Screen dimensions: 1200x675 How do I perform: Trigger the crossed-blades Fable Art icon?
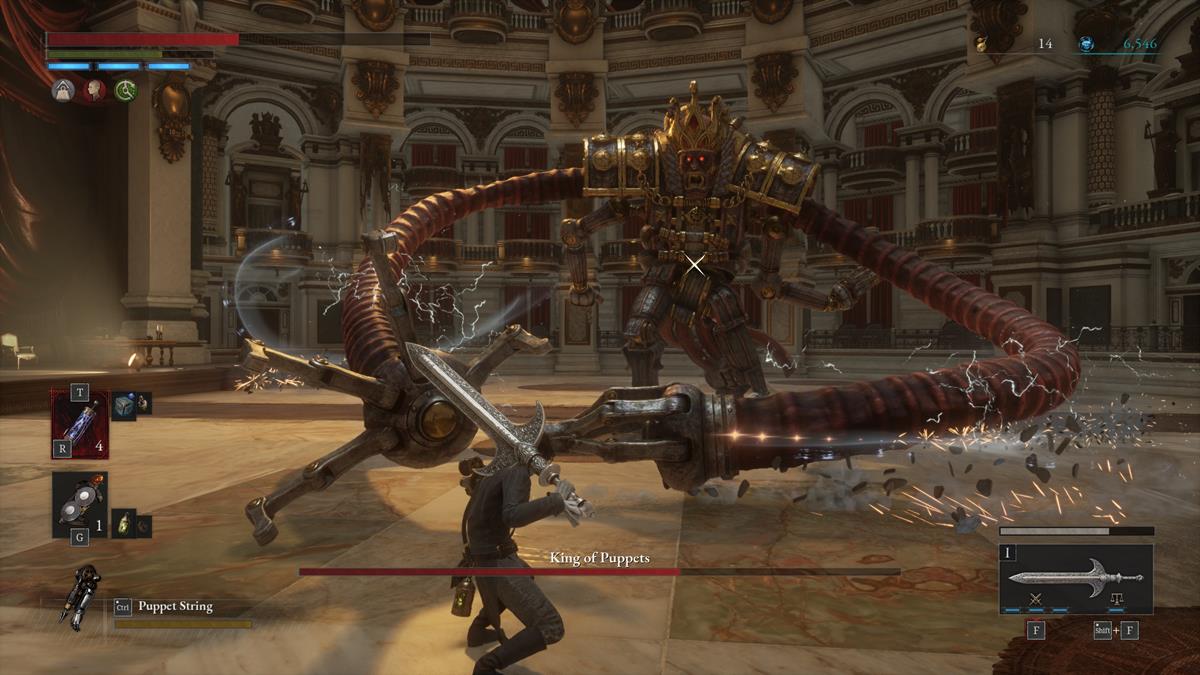point(1036,600)
